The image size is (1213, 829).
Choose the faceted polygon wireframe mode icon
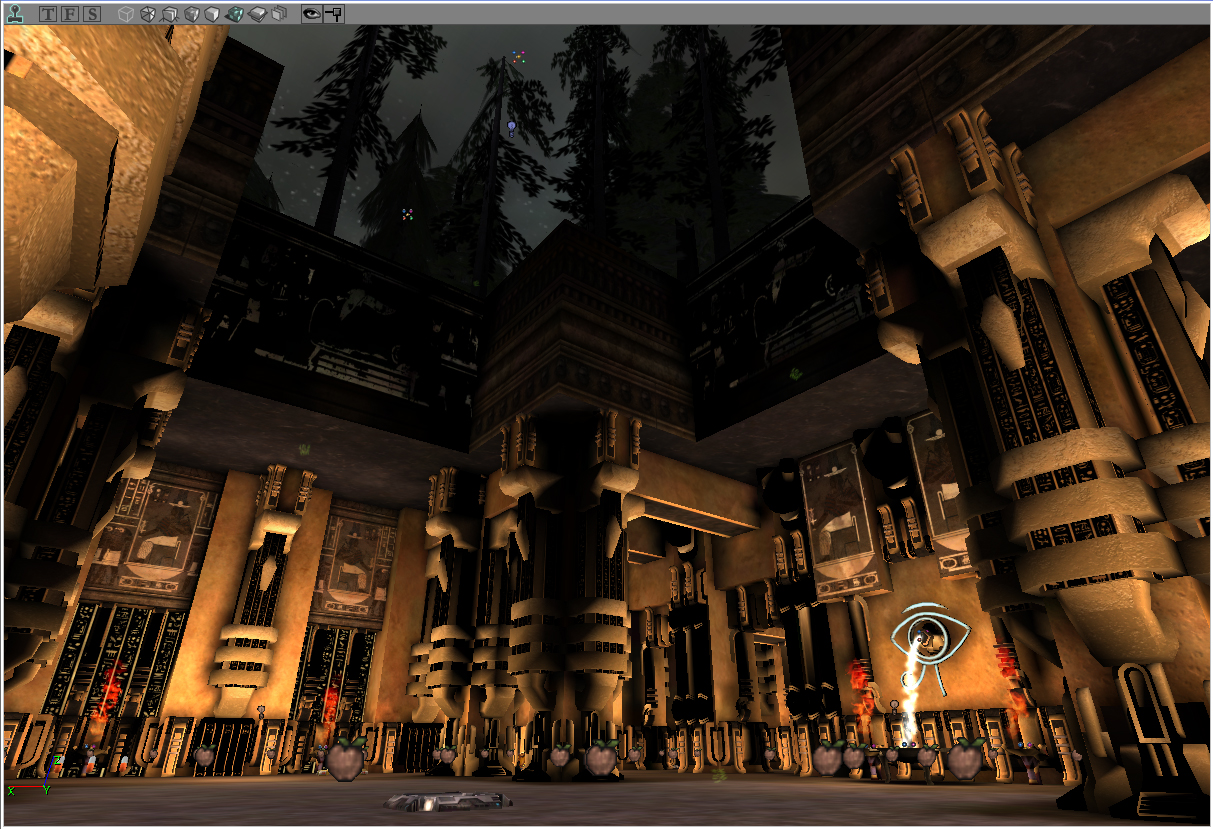click(x=147, y=14)
